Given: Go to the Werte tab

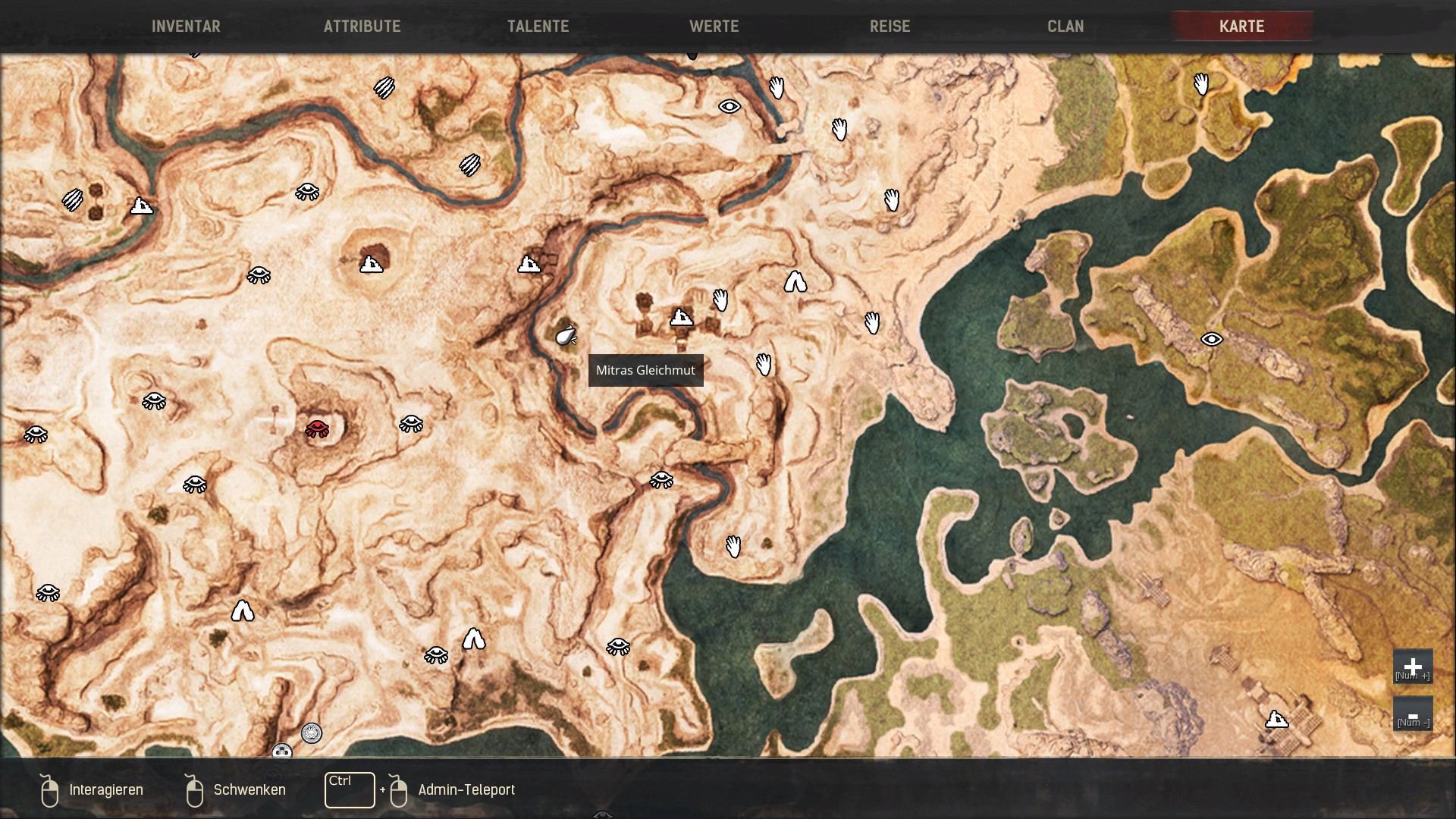Looking at the screenshot, I should click(714, 27).
